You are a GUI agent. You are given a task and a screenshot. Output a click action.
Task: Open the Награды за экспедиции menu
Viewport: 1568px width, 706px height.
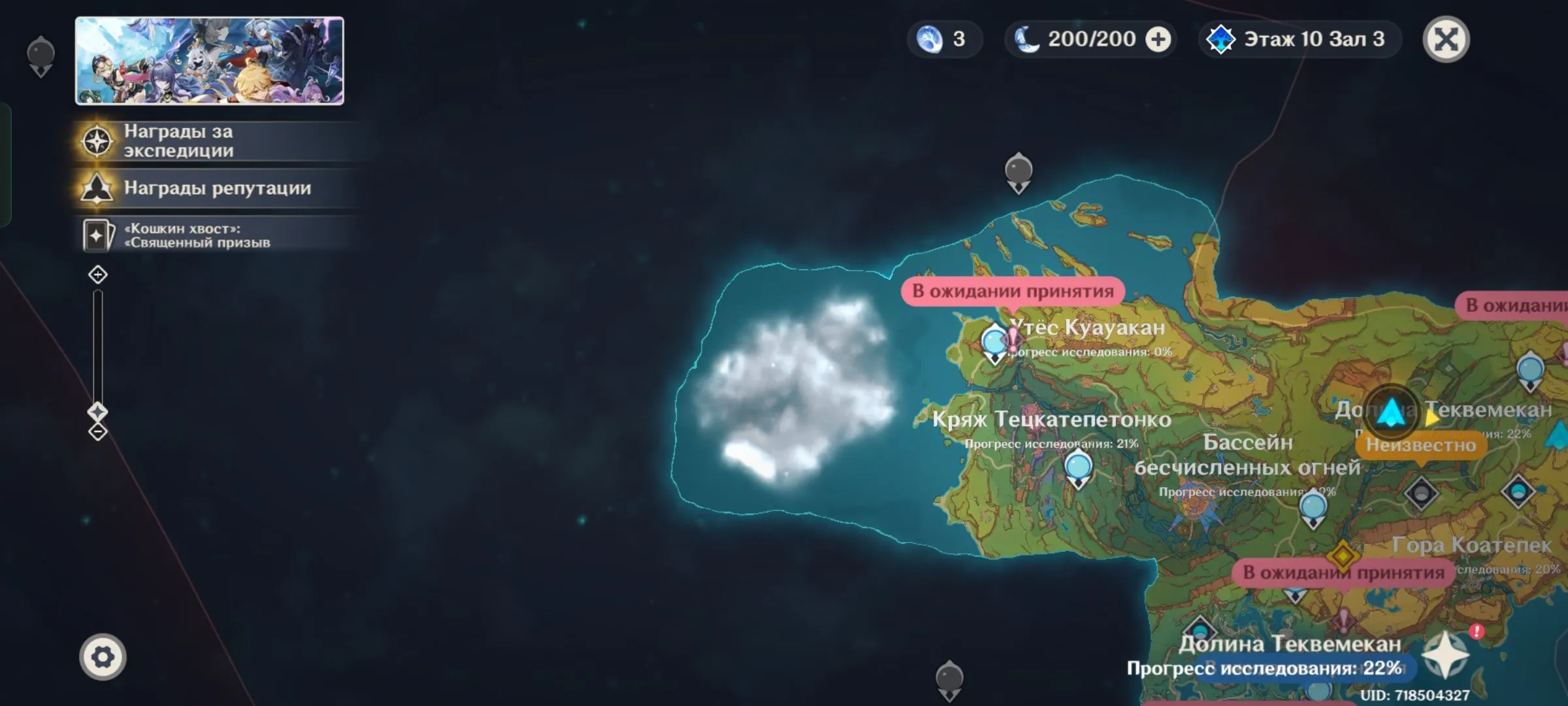coord(178,141)
